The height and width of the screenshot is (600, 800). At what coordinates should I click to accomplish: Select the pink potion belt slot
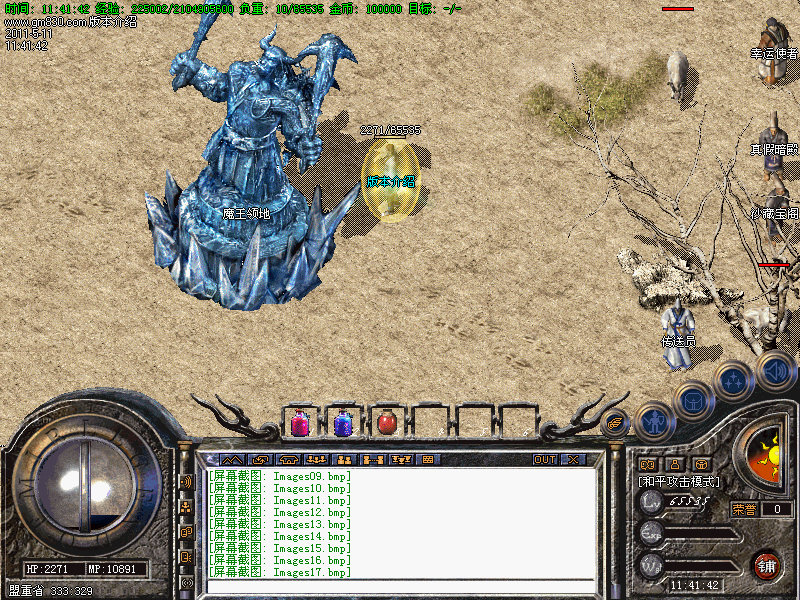[299, 423]
